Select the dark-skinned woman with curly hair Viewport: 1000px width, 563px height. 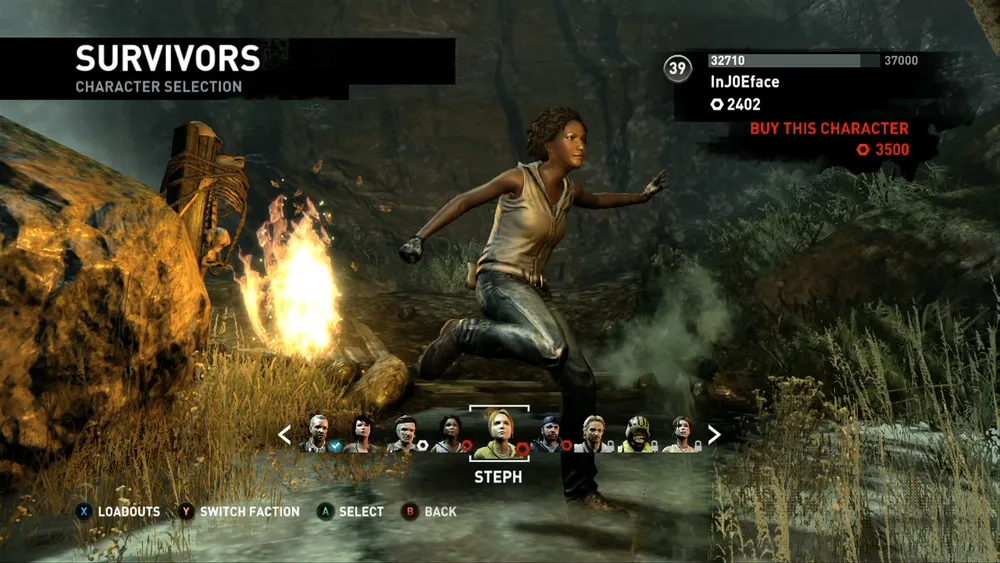coord(449,434)
